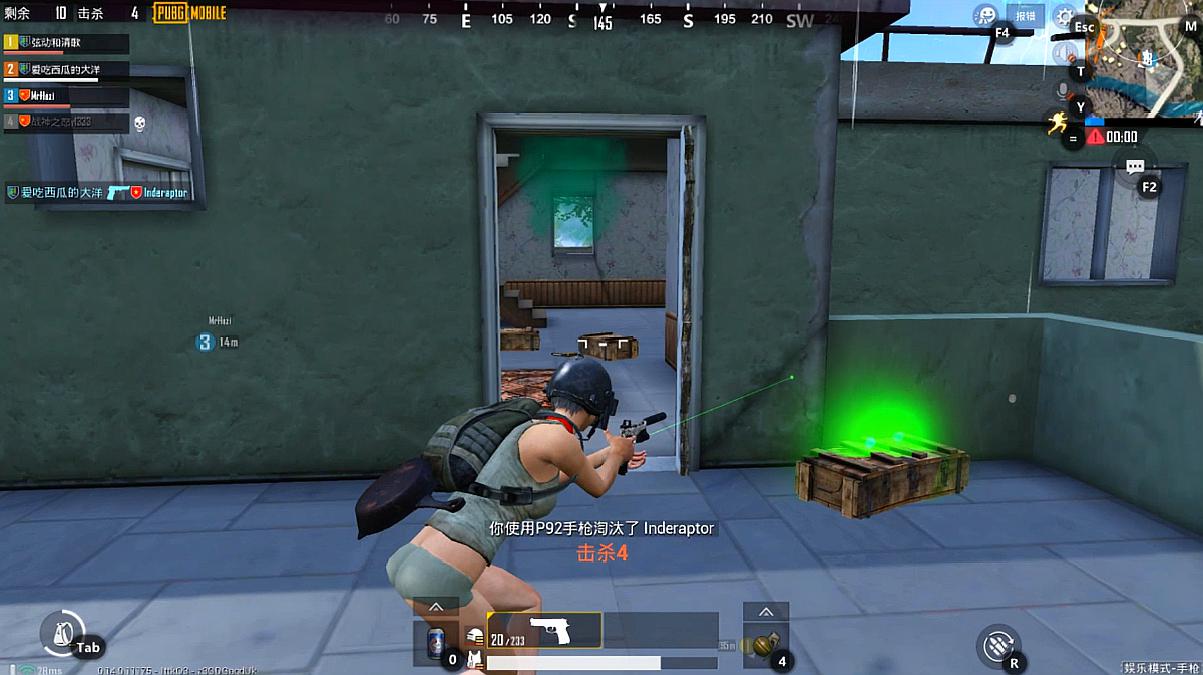1203x675 pixels.
Task: Use the energy drink item
Action: point(436,644)
